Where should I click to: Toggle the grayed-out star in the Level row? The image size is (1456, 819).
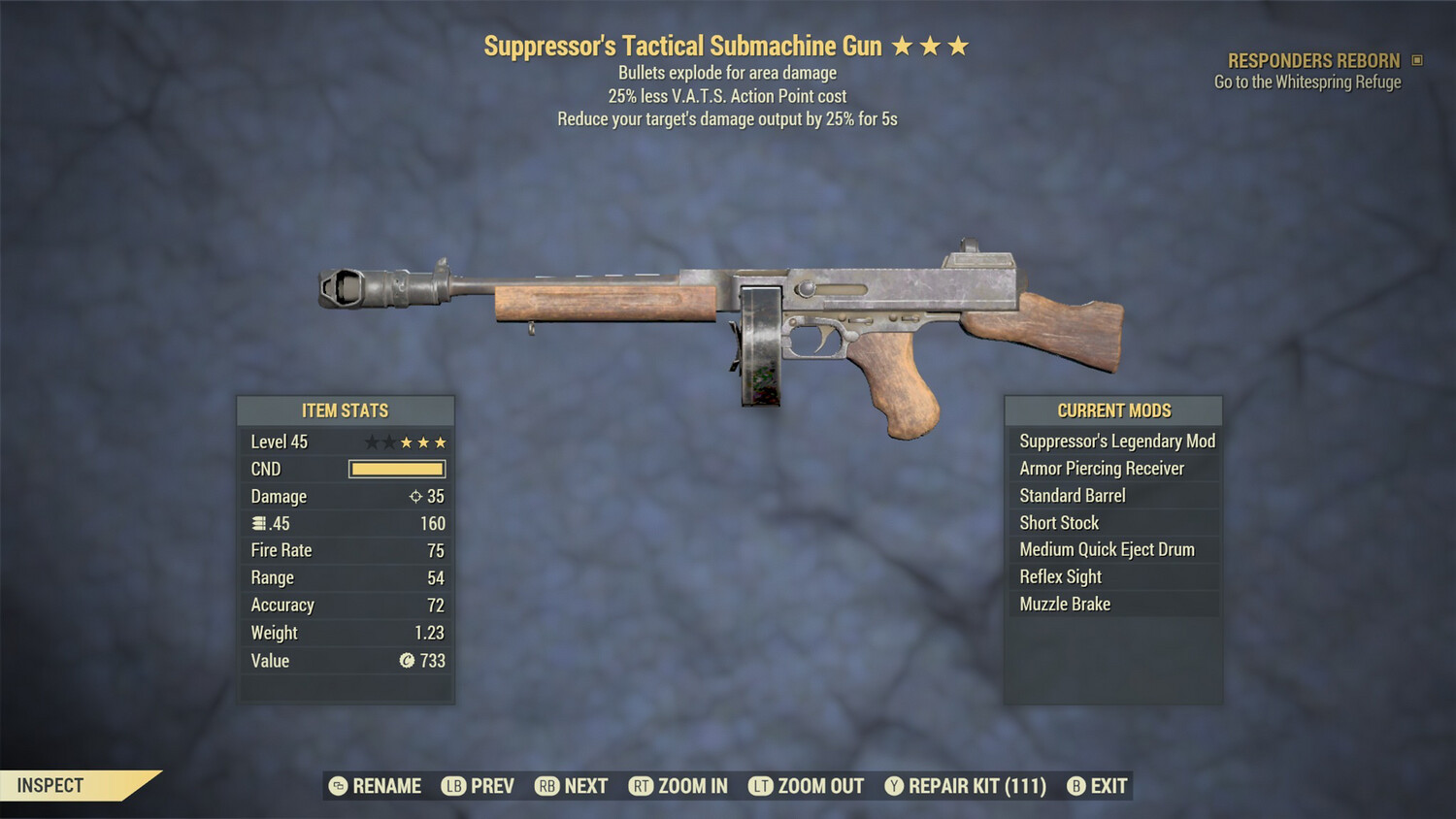tap(371, 442)
